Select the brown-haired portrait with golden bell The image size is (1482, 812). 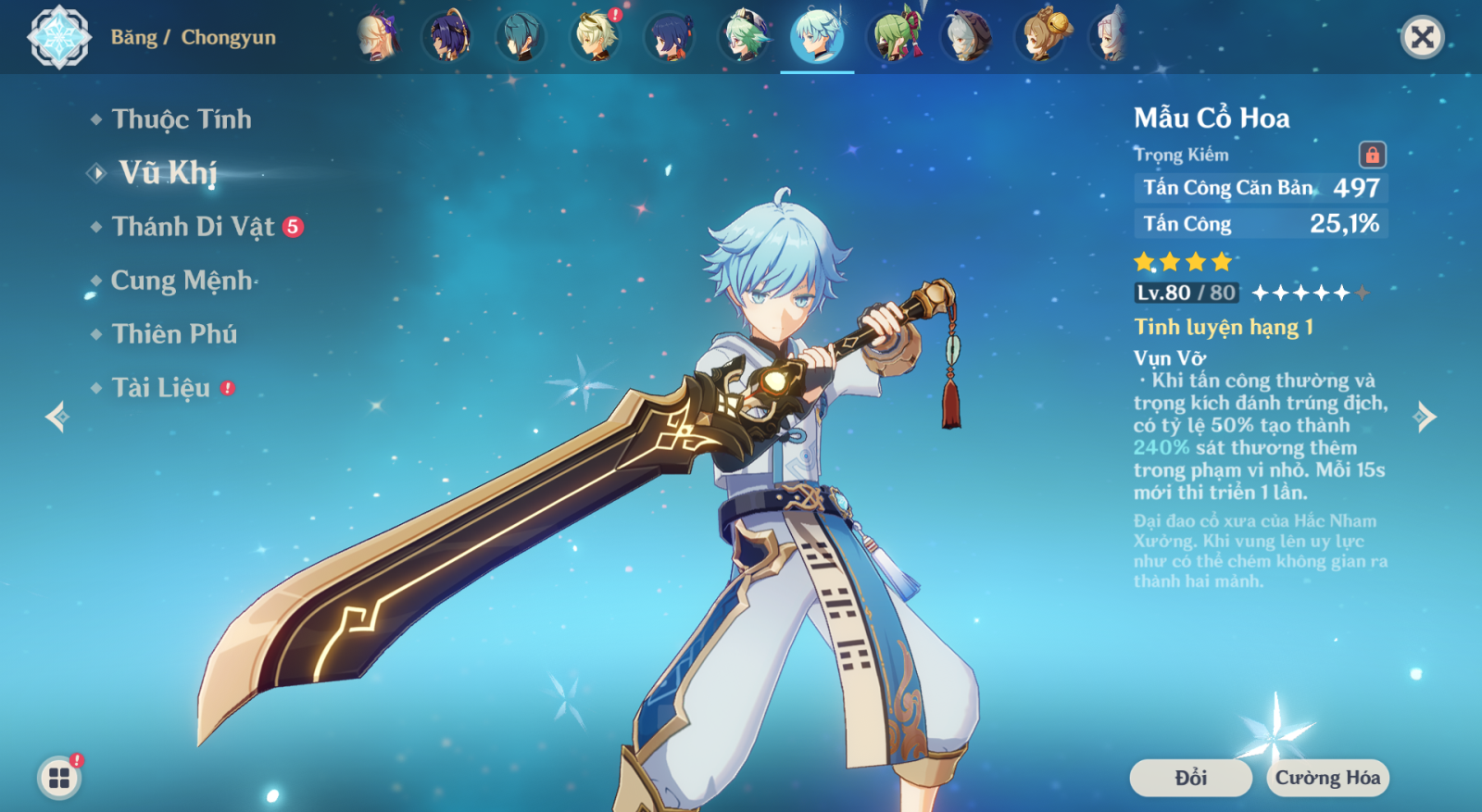tap(1042, 37)
